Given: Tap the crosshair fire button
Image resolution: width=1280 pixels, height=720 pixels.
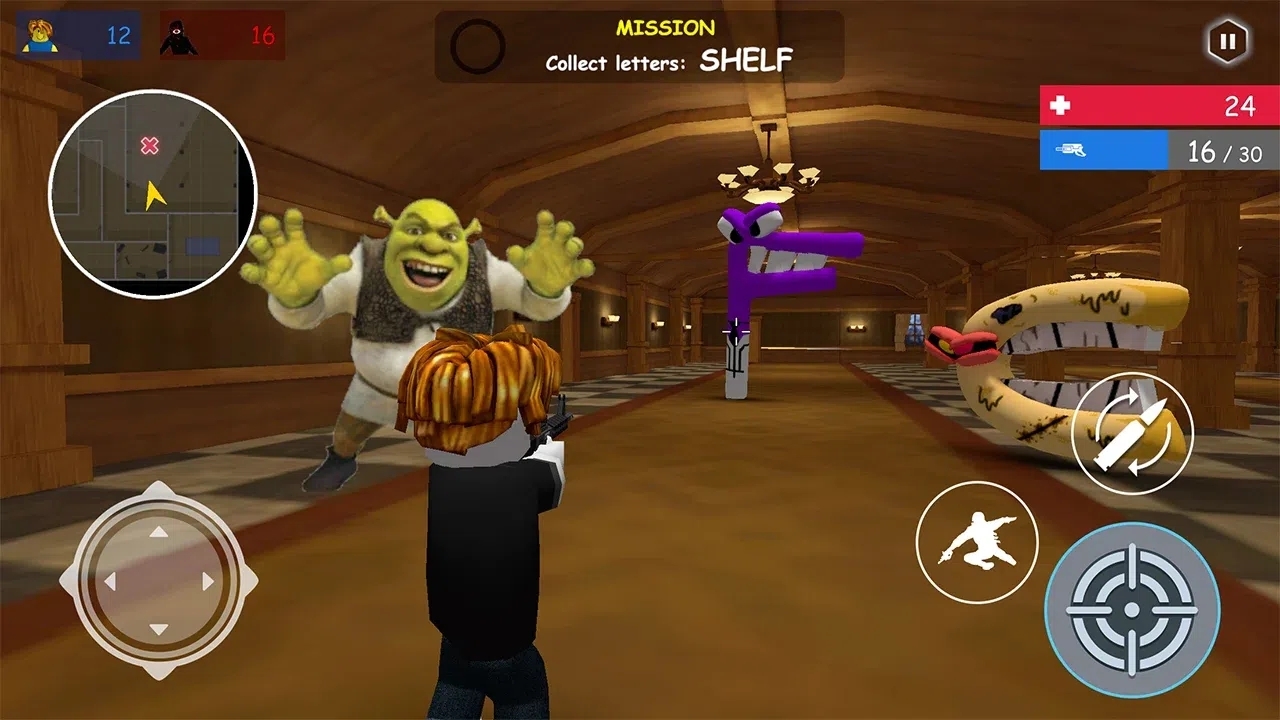Looking at the screenshot, I should point(1132,609).
